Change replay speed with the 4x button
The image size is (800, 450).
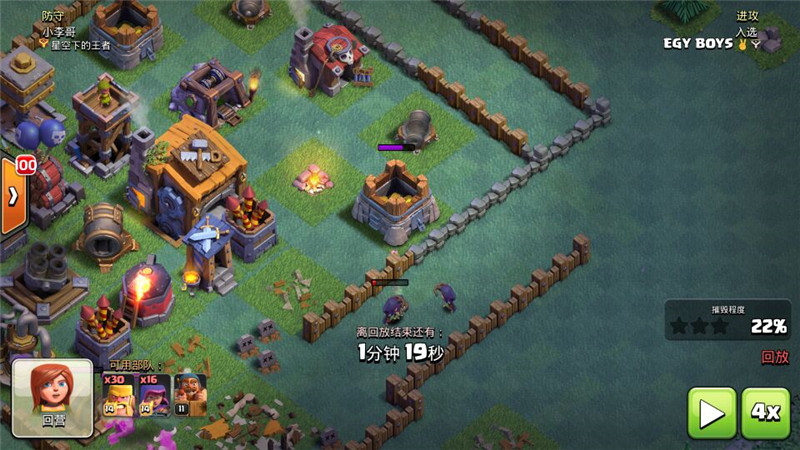[x=765, y=412]
